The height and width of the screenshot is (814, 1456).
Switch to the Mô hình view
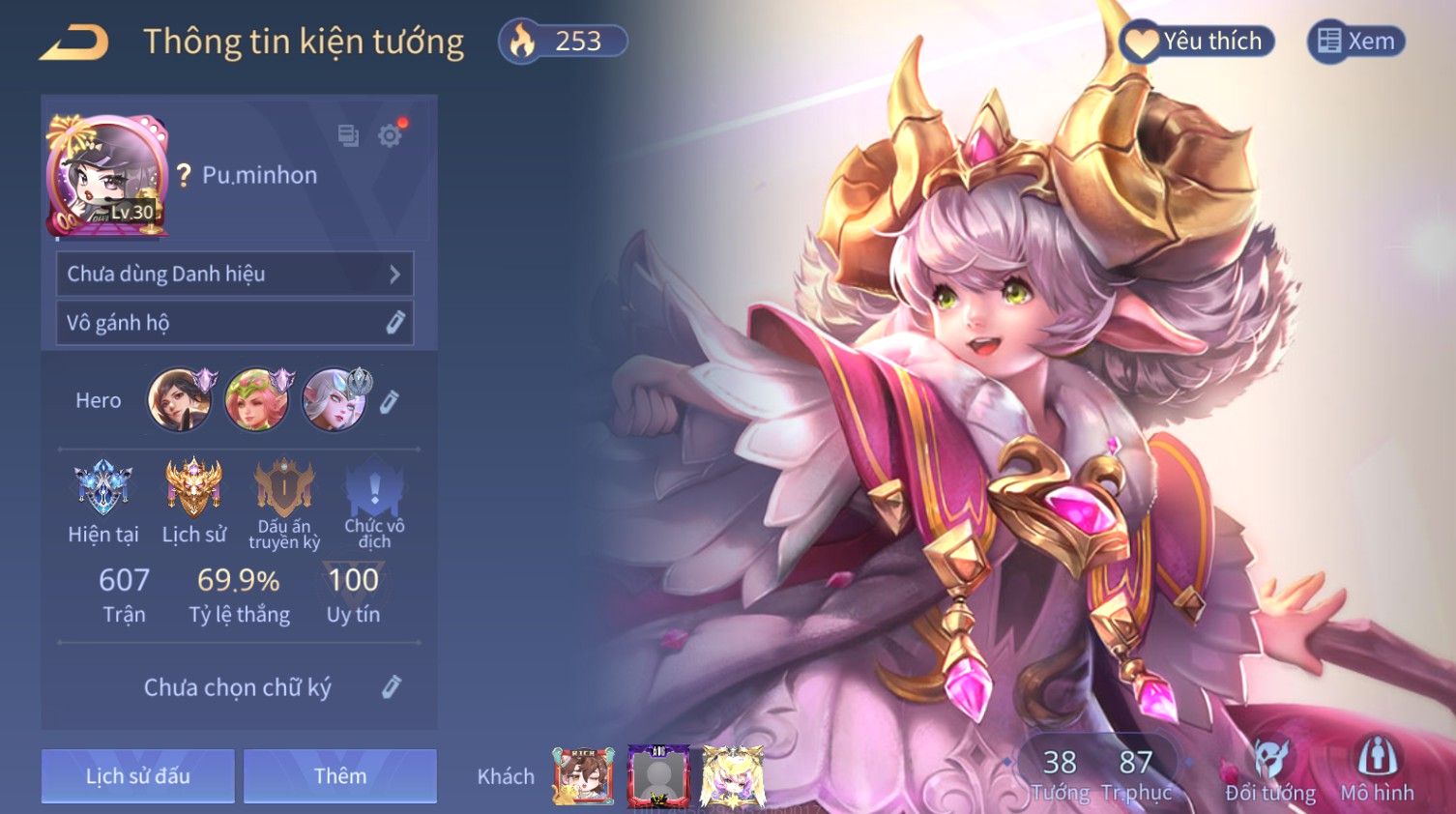point(1377,771)
